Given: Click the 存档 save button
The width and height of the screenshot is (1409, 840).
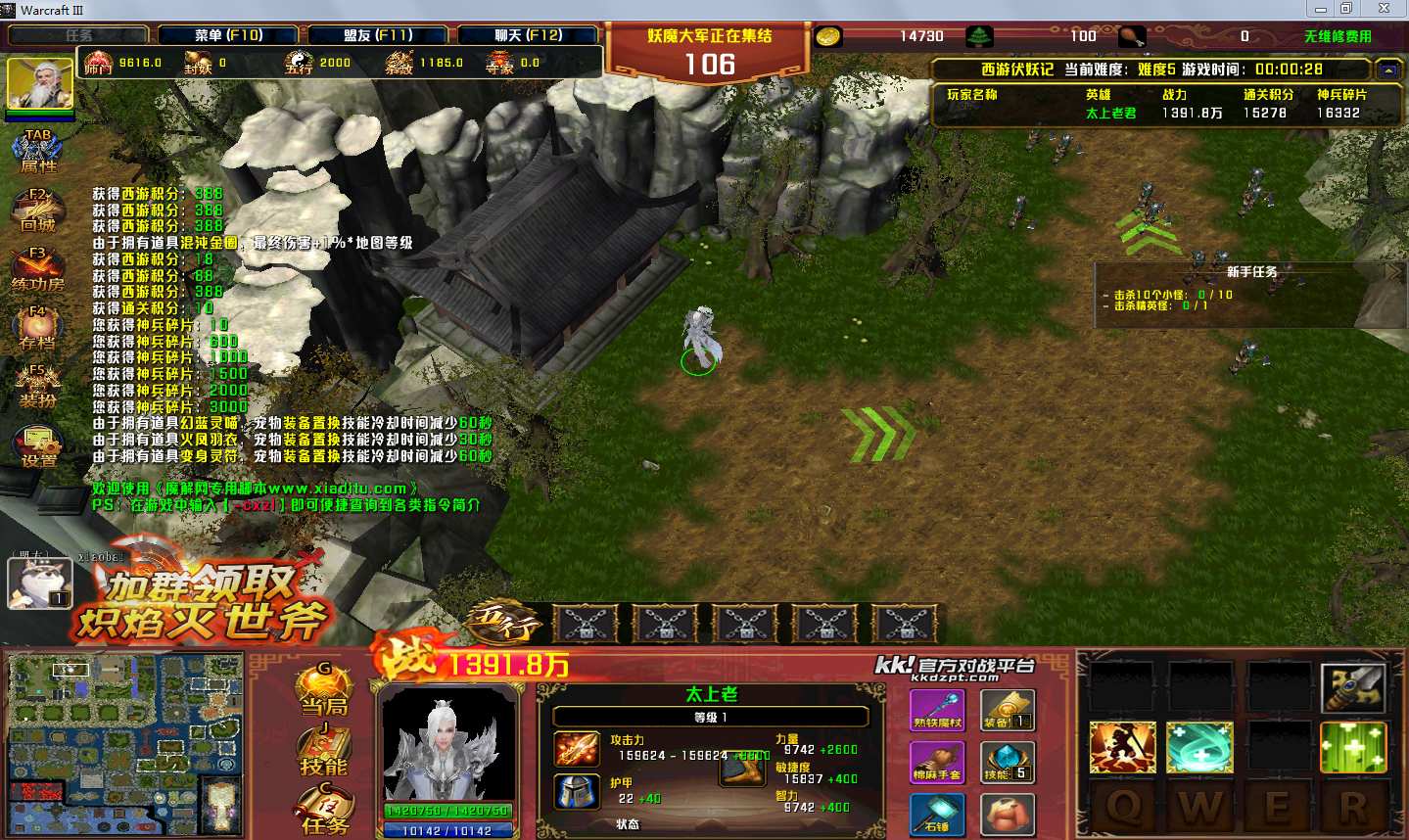Looking at the screenshot, I should click(x=38, y=328).
